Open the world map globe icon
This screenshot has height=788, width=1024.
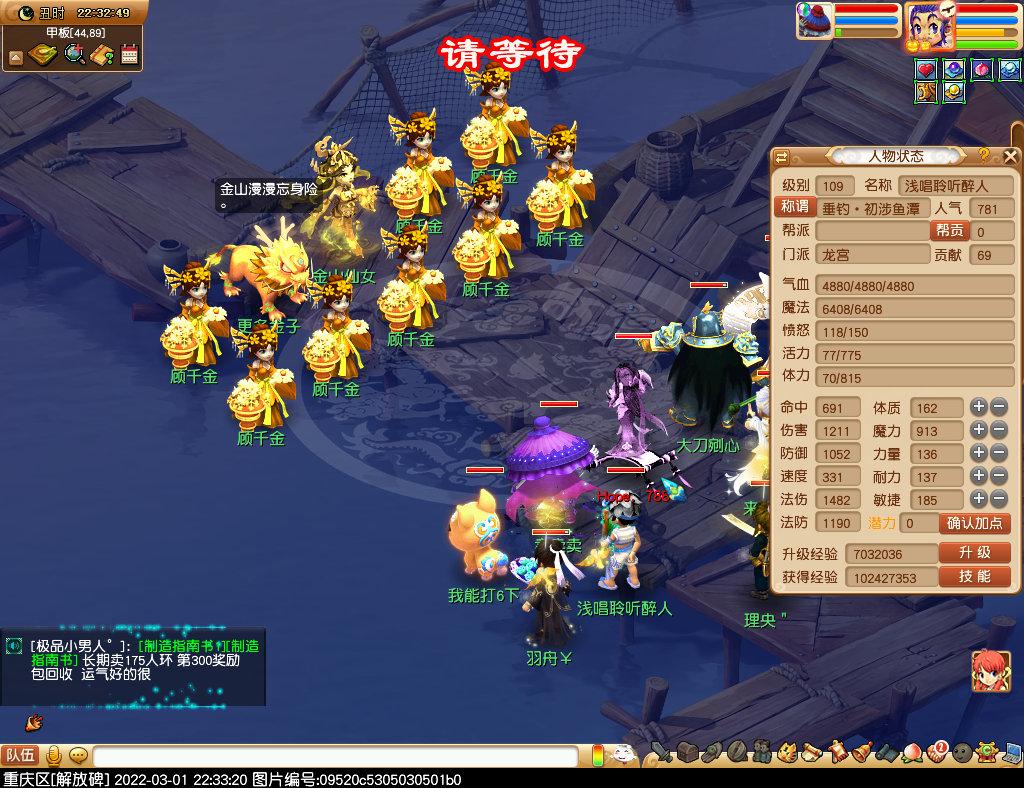[75, 55]
